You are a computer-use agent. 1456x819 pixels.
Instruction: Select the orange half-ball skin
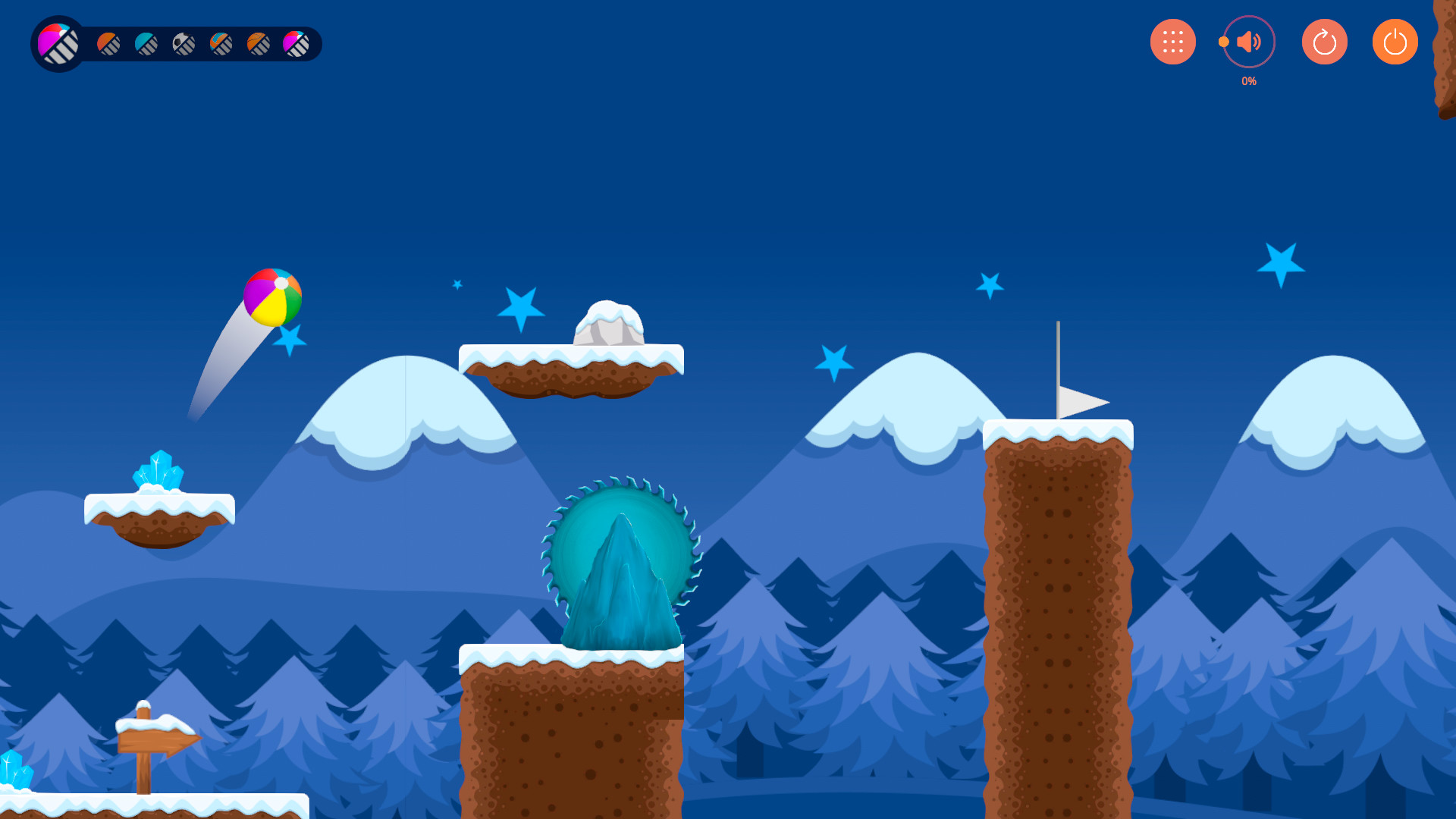click(108, 43)
